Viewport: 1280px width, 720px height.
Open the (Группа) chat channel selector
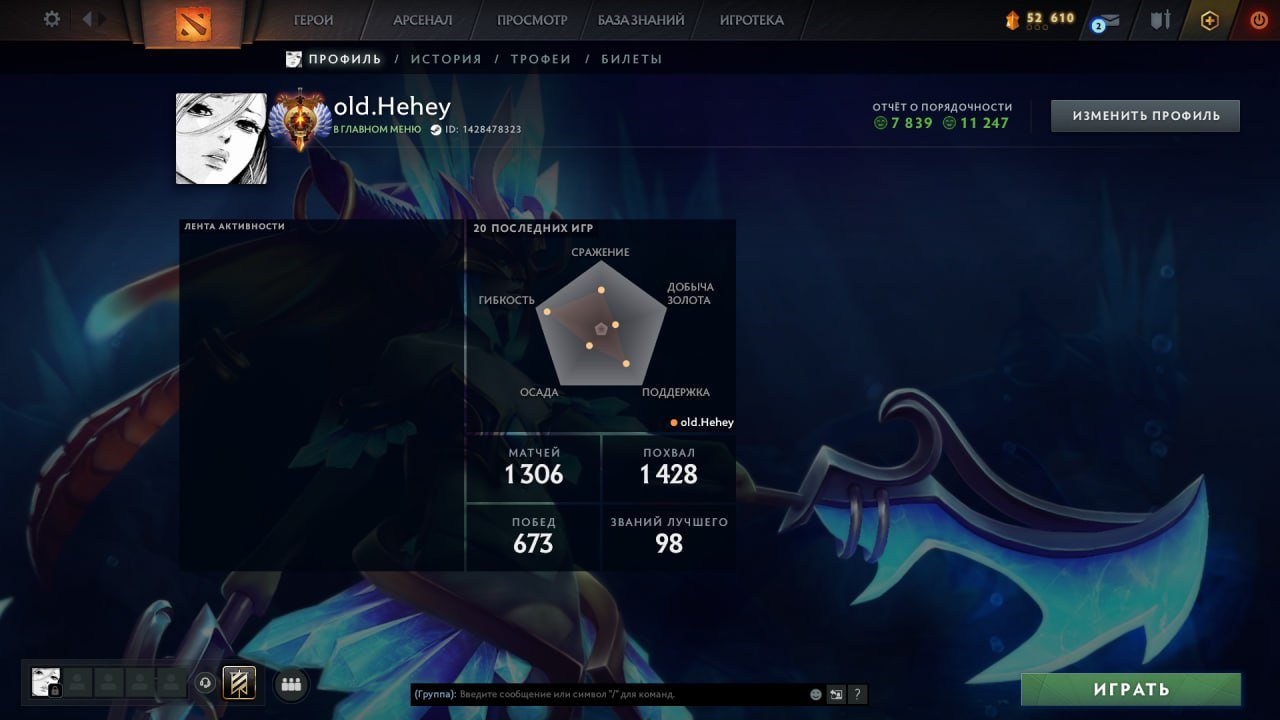pos(432,694)
